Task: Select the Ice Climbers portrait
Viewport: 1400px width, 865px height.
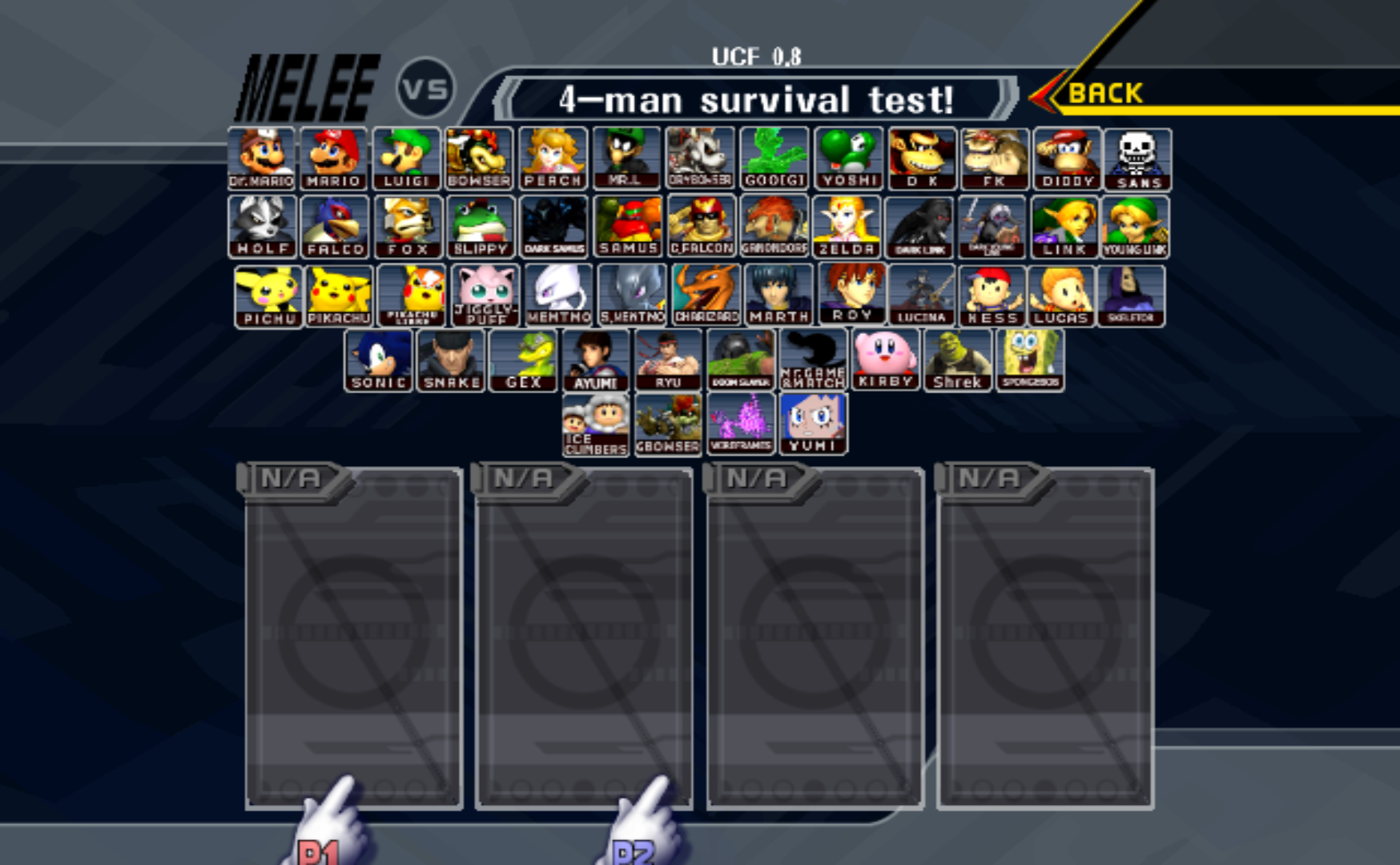Action: pyautogui.click(x=594, y=422)
